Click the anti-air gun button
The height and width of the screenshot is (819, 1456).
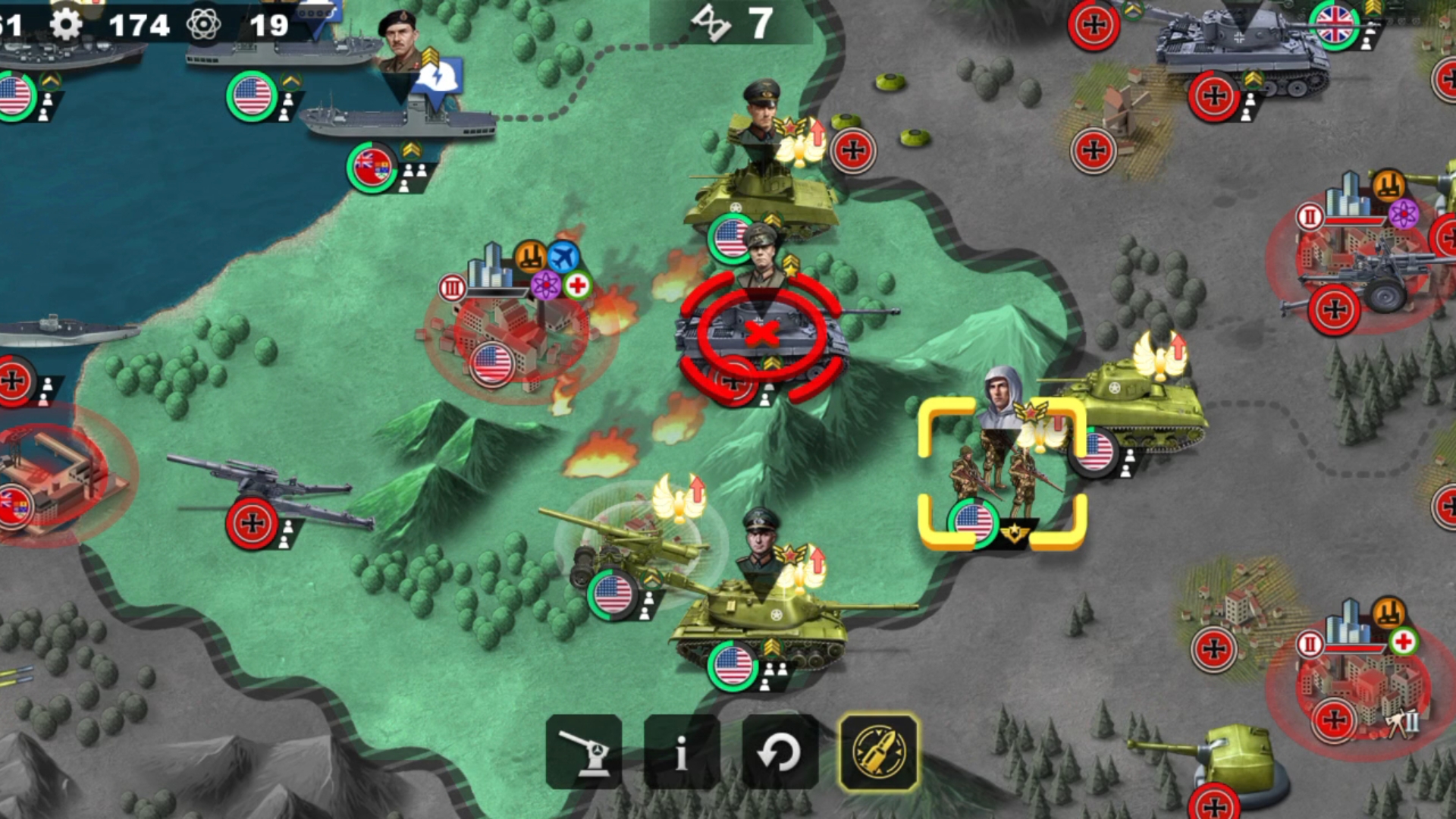coord(583,752)
